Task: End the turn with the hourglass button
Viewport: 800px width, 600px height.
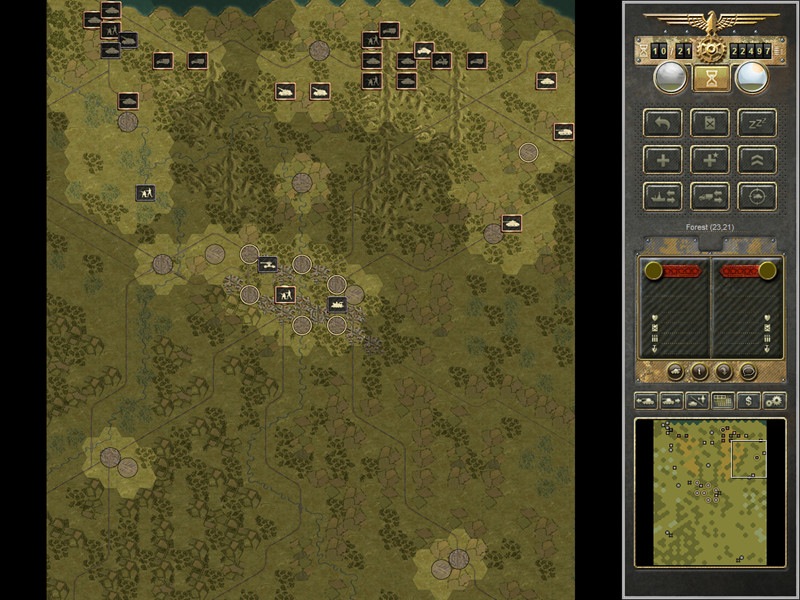Action: (710, 78)
